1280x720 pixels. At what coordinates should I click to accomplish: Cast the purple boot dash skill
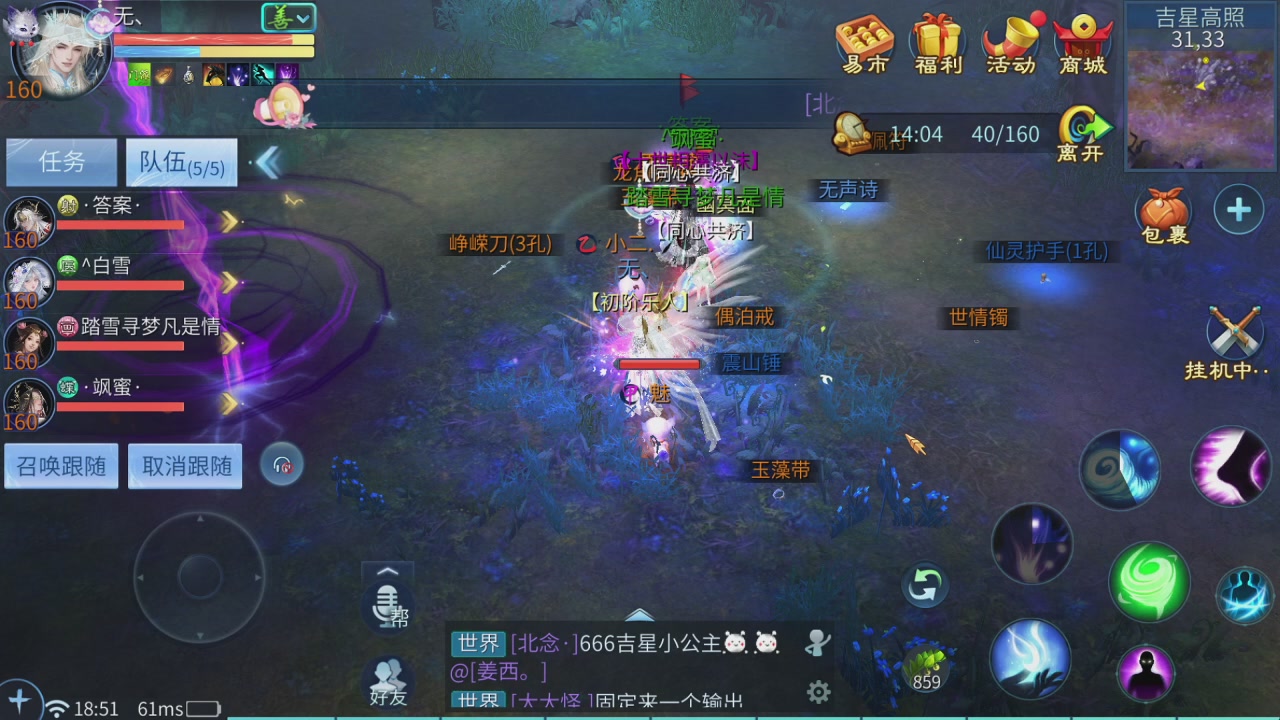click(x=1232, y=468)
